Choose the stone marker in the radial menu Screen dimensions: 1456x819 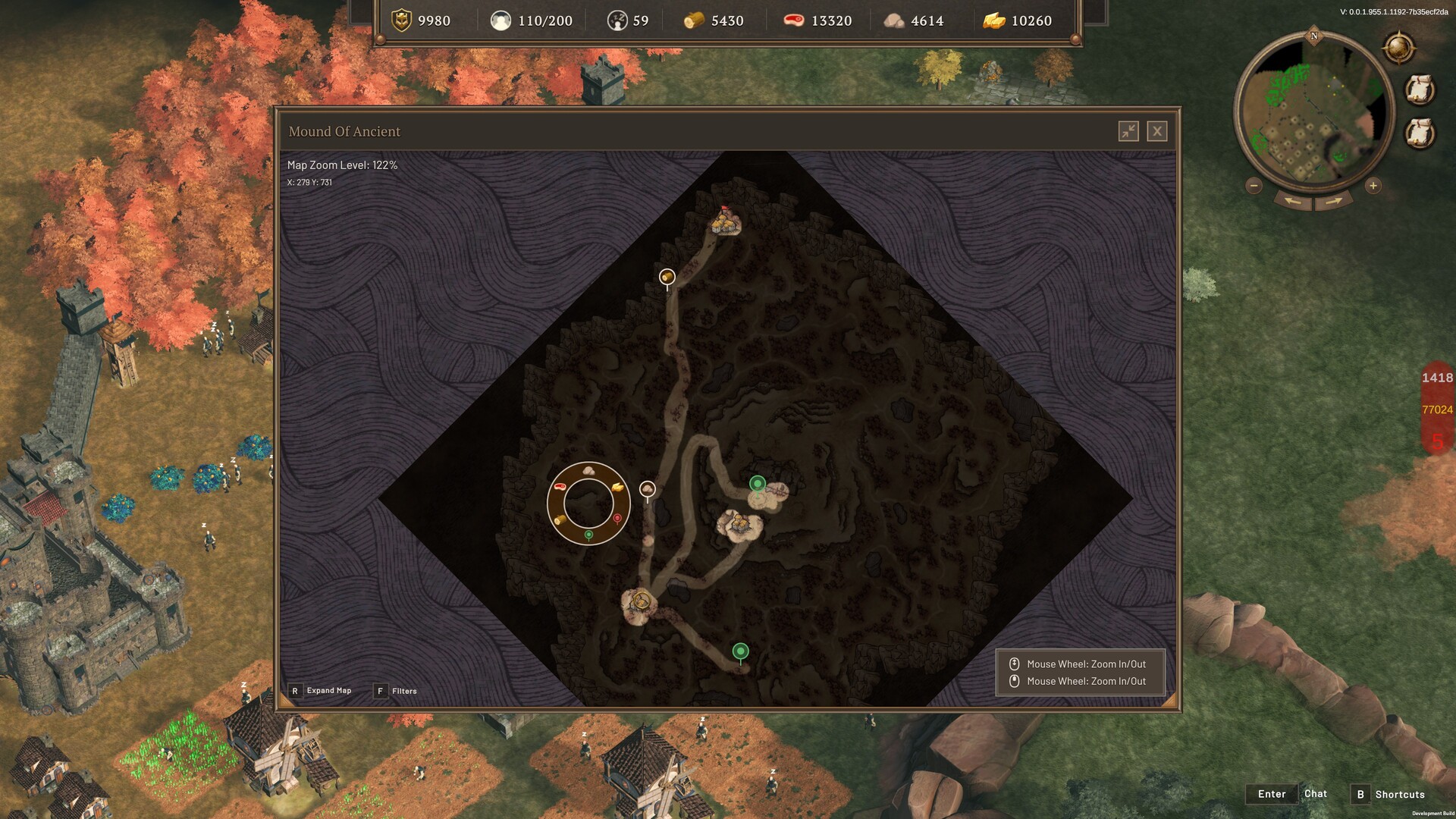coord(588,471)
